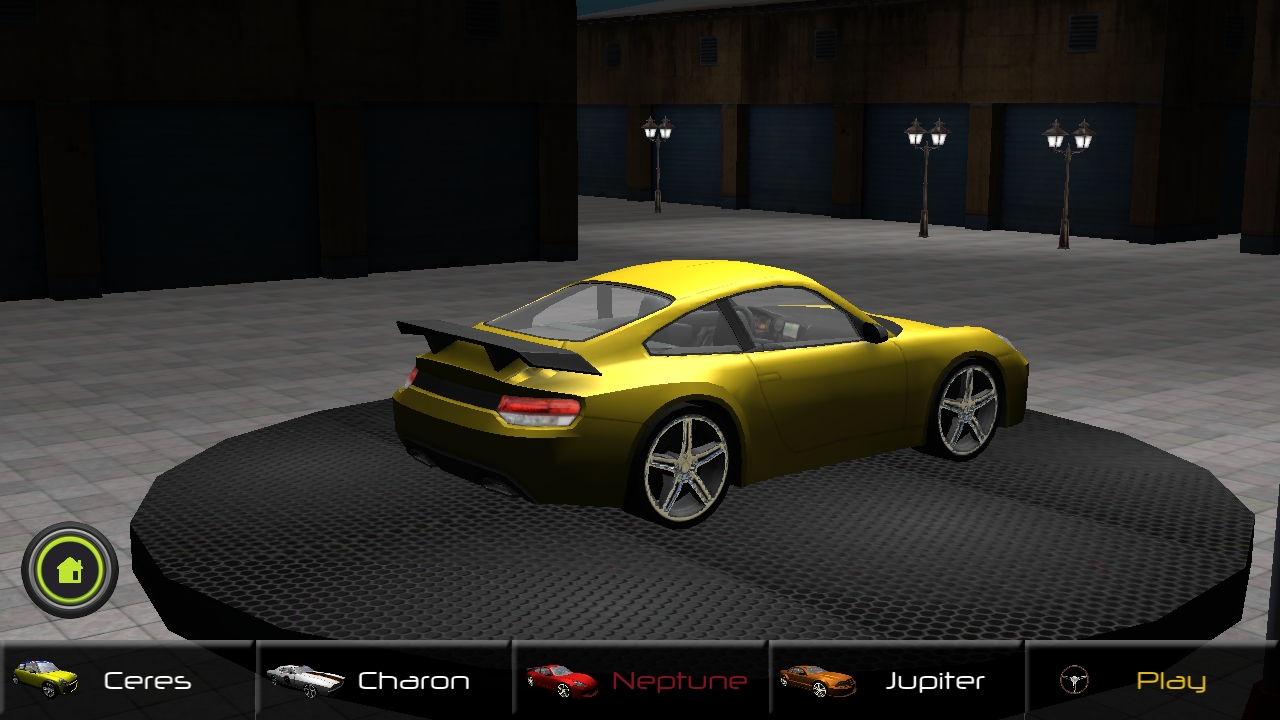Click the steering wheel icon next to Play

point(1072,679)
